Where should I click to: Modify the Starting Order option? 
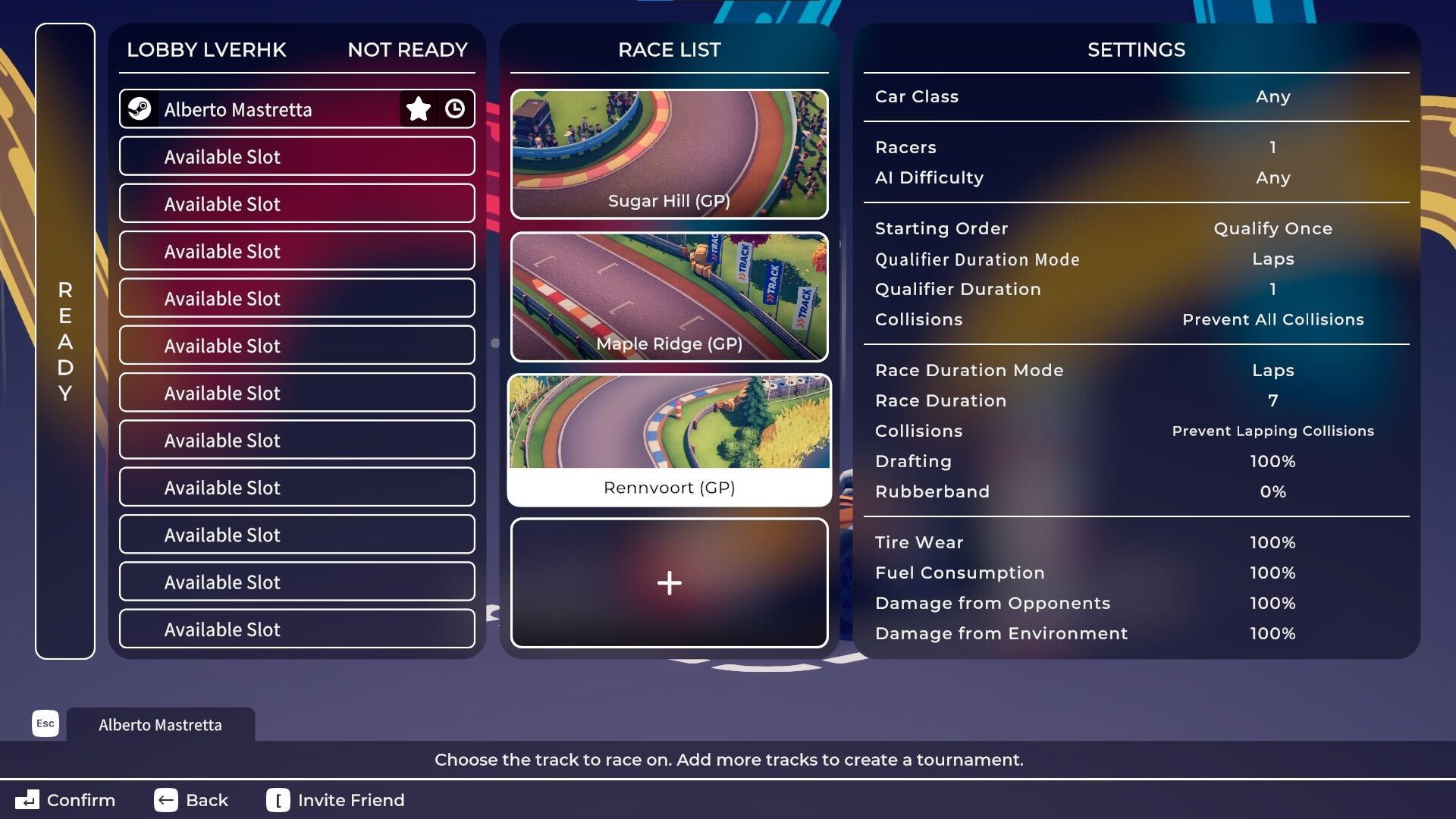pyautogui.click(x=1136, y=228)
